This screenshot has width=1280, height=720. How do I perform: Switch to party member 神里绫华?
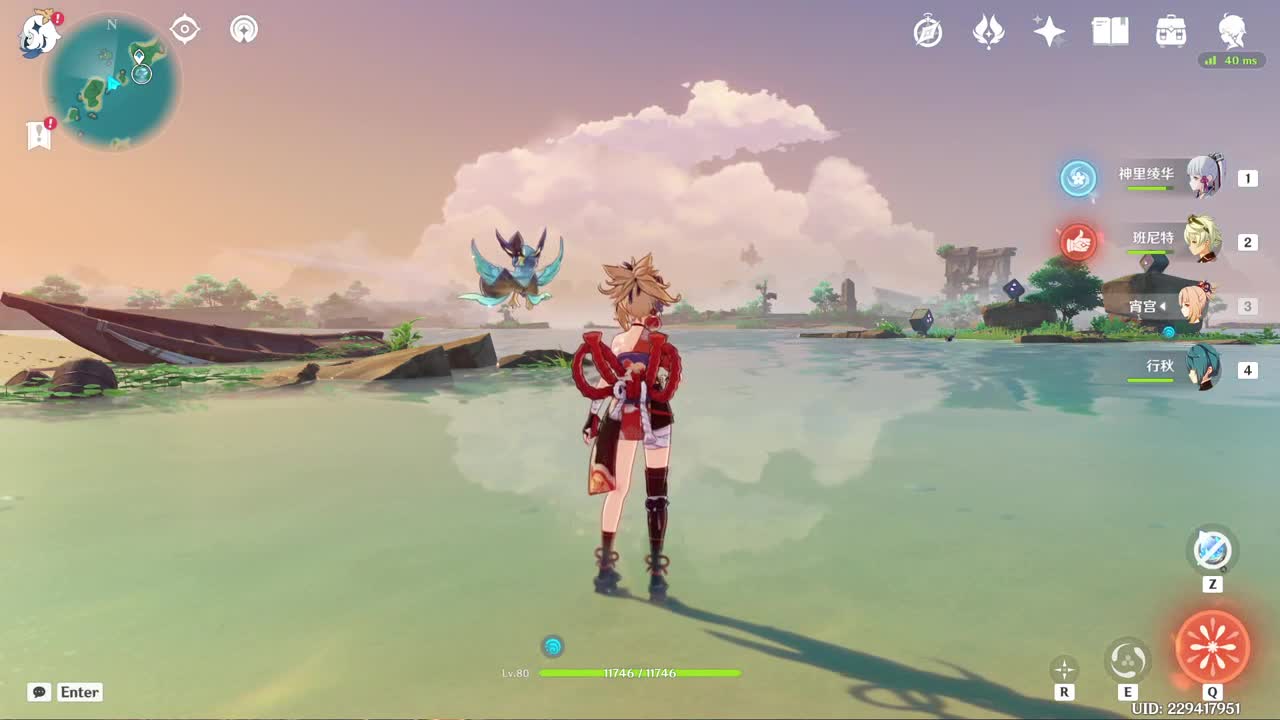[1204, 177]
